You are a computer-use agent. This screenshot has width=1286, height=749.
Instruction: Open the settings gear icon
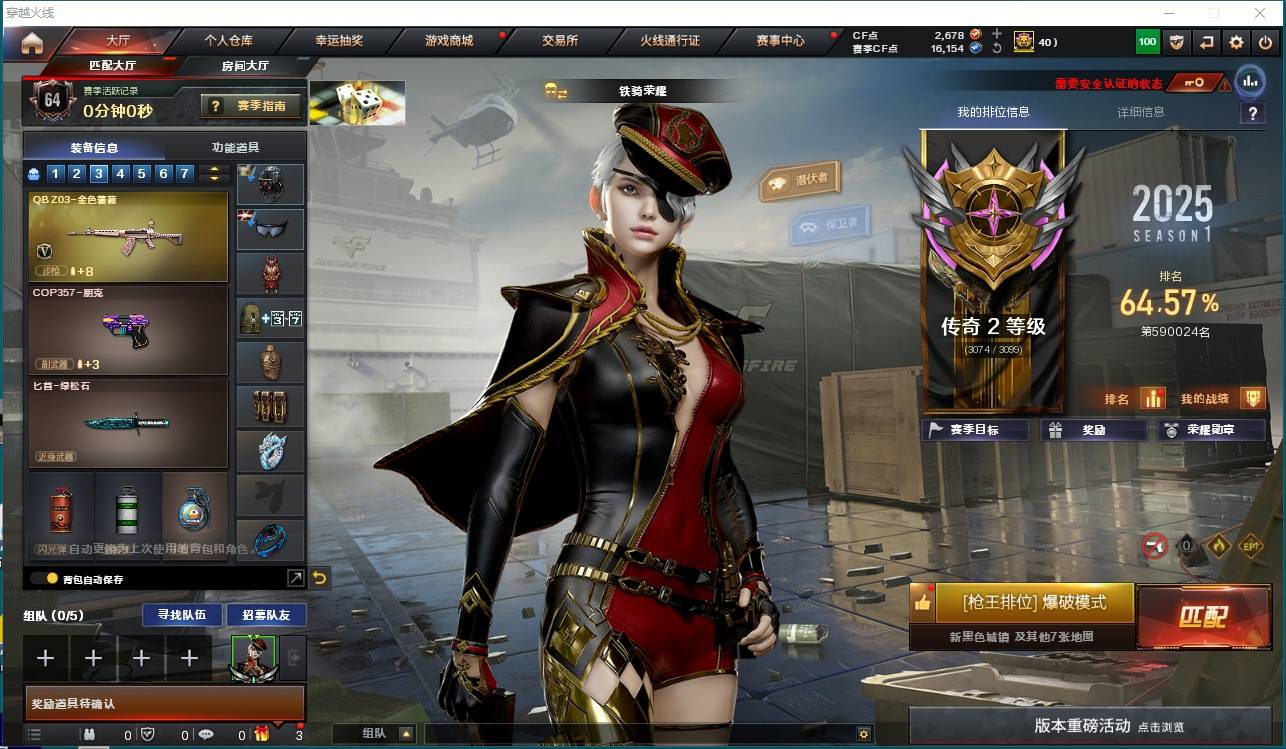coord(1236,42)
